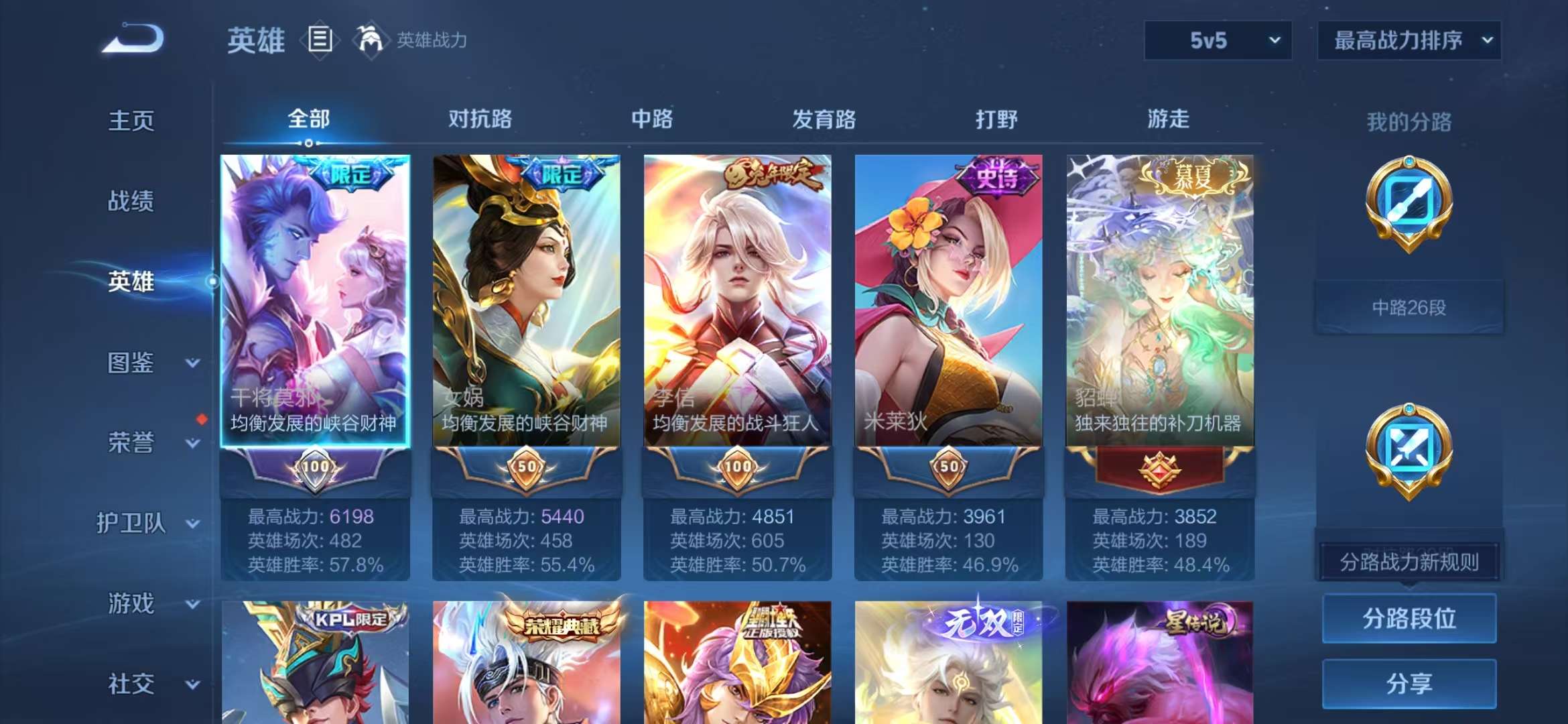1568x724 pixels.
Task: Open the 最高战力排序 sorting dropdown
Action: (1409, 40)
